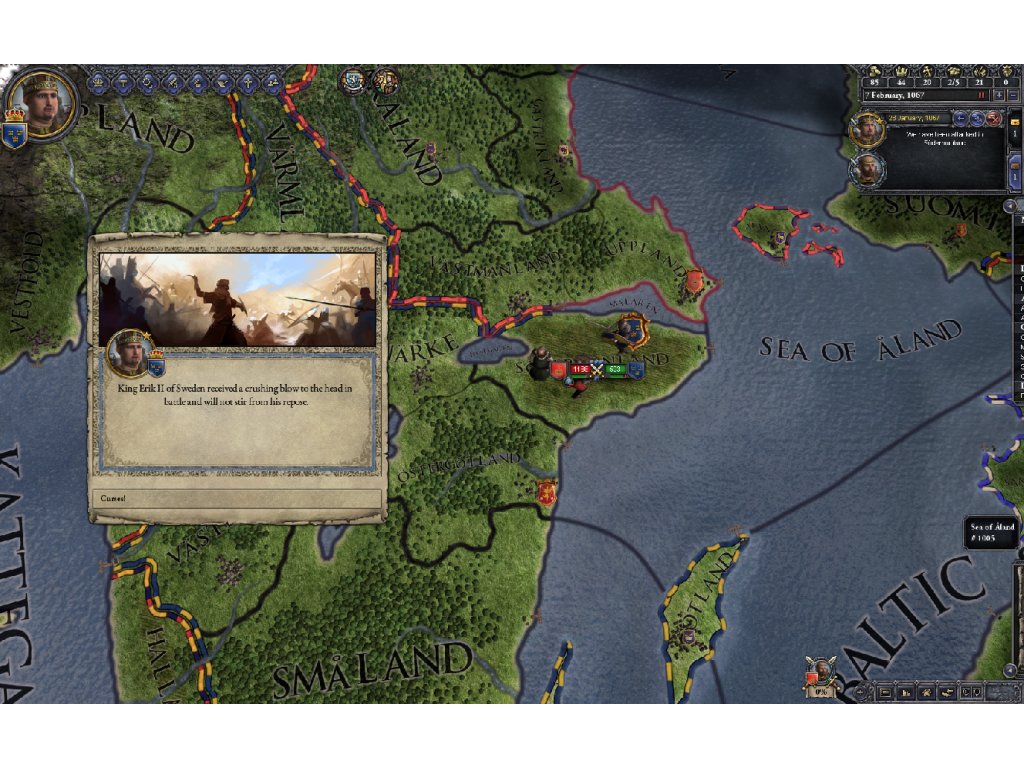The width and height of the screenshot is (1024, 768).
Task: Toggle pause on the date bar
Action: pyautogui.click(x=982, y=95)
